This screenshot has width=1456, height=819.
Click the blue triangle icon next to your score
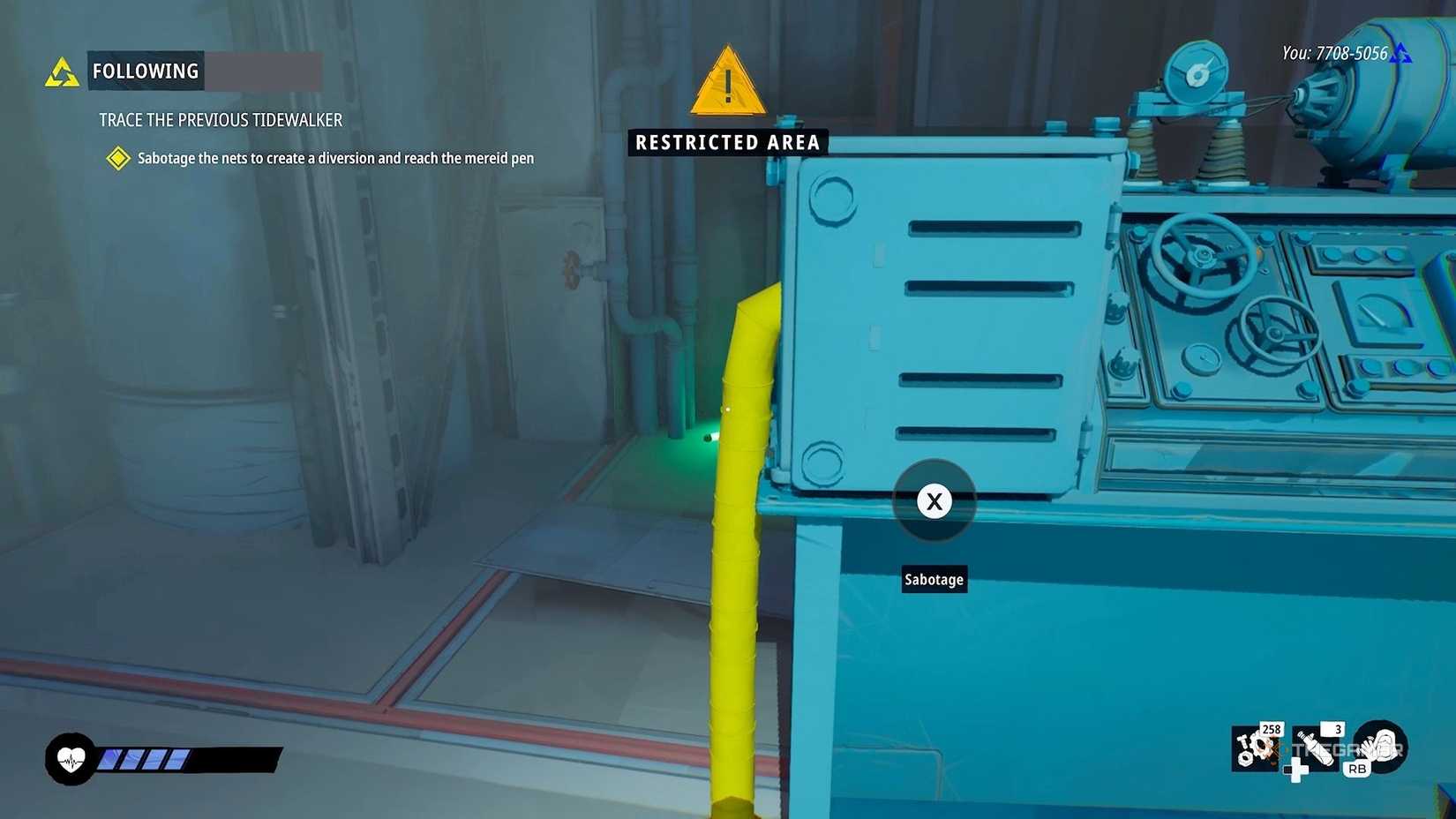point(1402,53)
